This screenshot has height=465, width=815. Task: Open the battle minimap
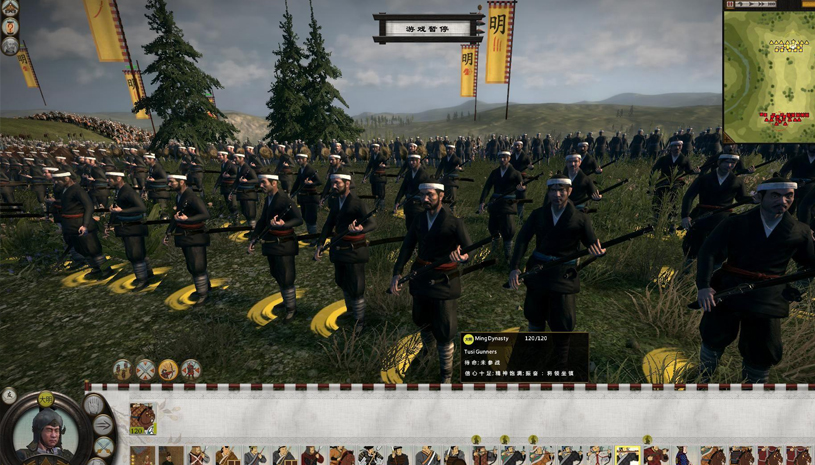pyautogui.click(x=768, y=70)
